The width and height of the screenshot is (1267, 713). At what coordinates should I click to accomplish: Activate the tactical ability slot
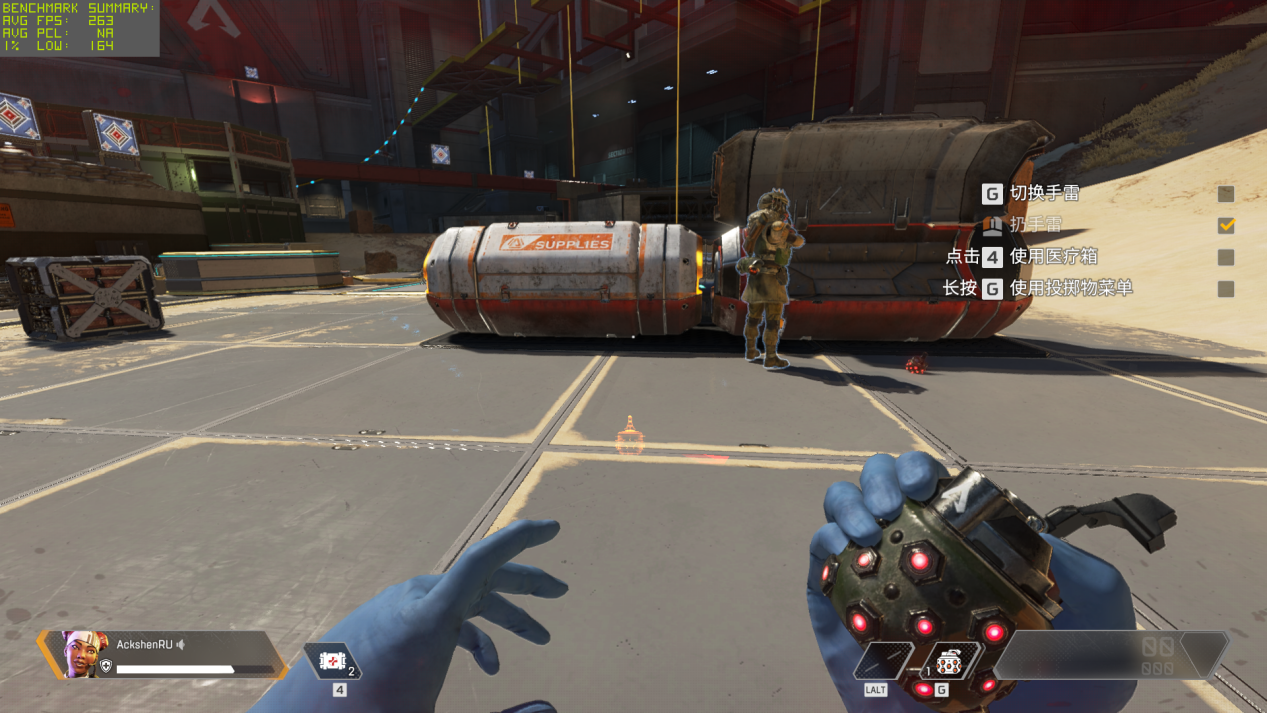(x=883, y=662)
